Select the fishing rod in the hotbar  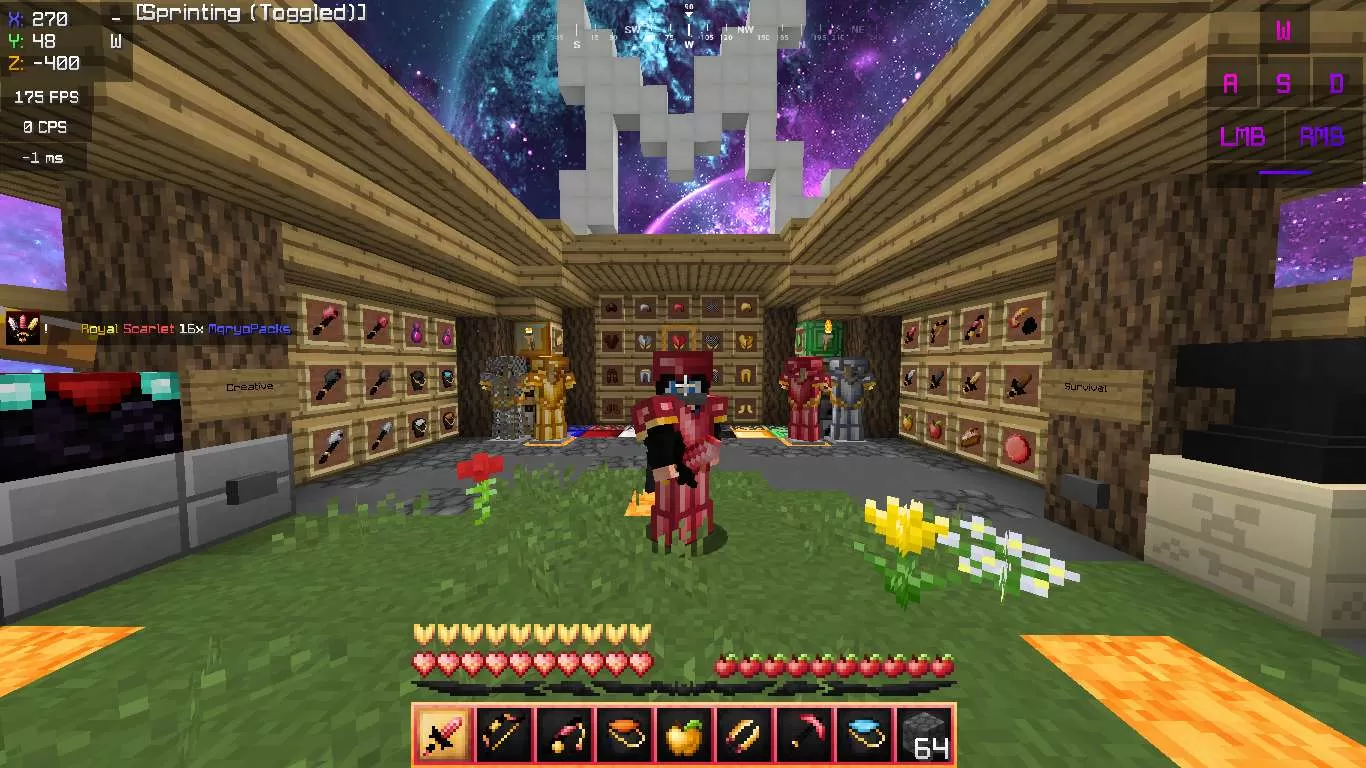click(562, 737)
